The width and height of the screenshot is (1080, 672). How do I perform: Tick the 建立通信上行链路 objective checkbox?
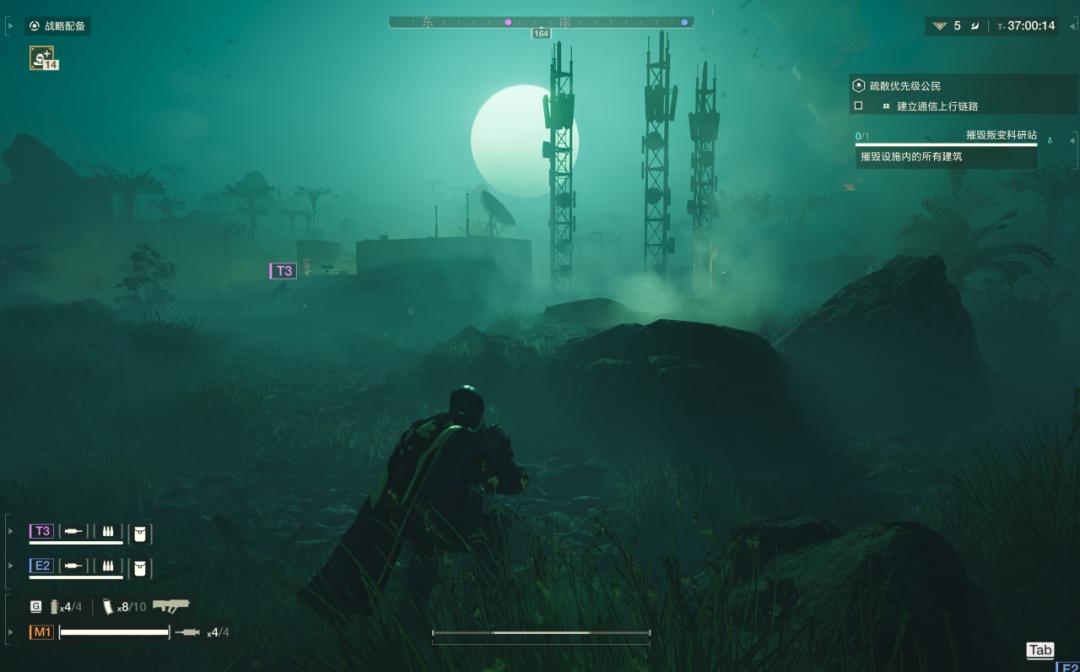858,106
